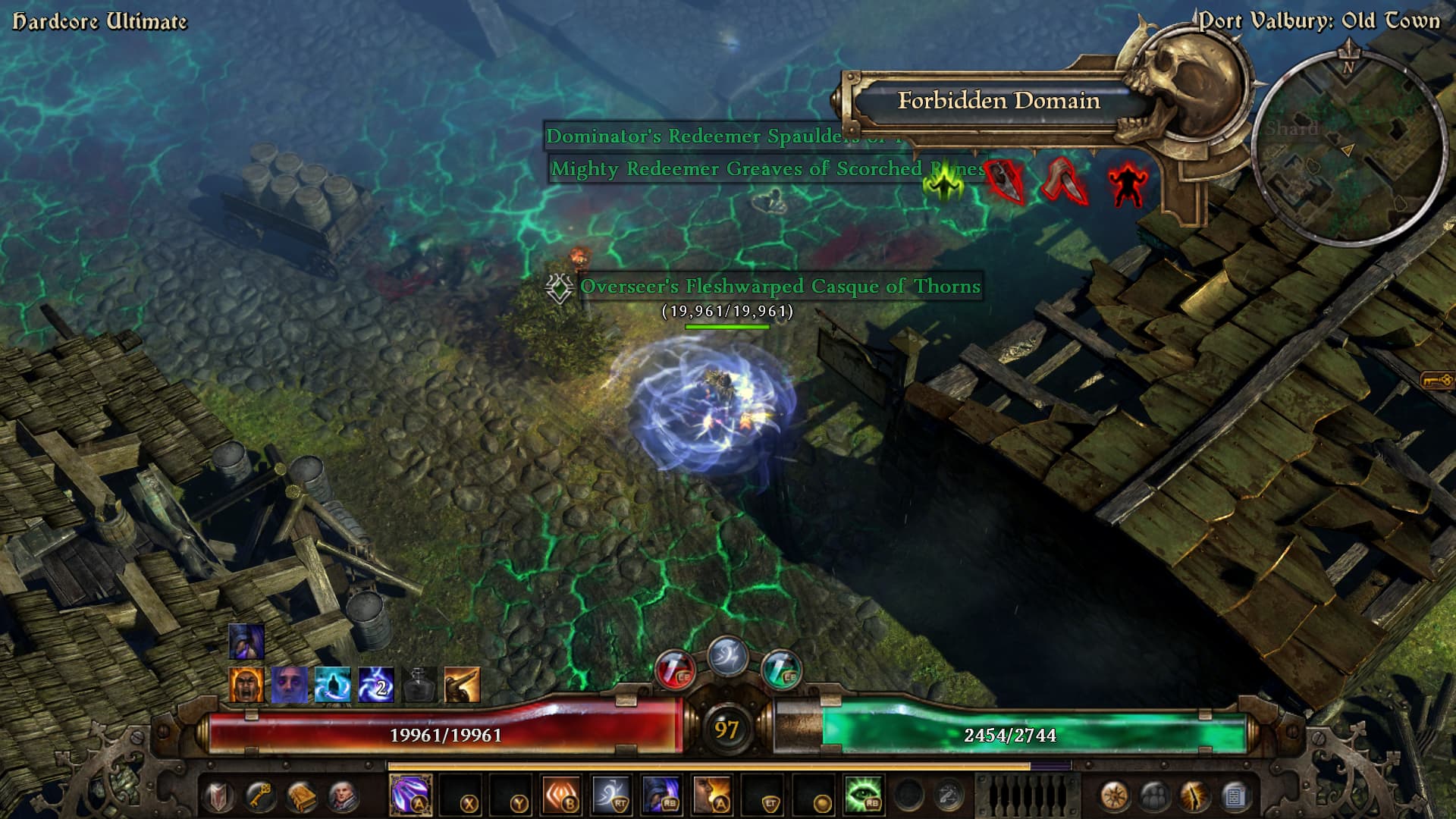Use the green energy potion
This screenshot has height=819, width=1456.
click(x=780, y=670)
